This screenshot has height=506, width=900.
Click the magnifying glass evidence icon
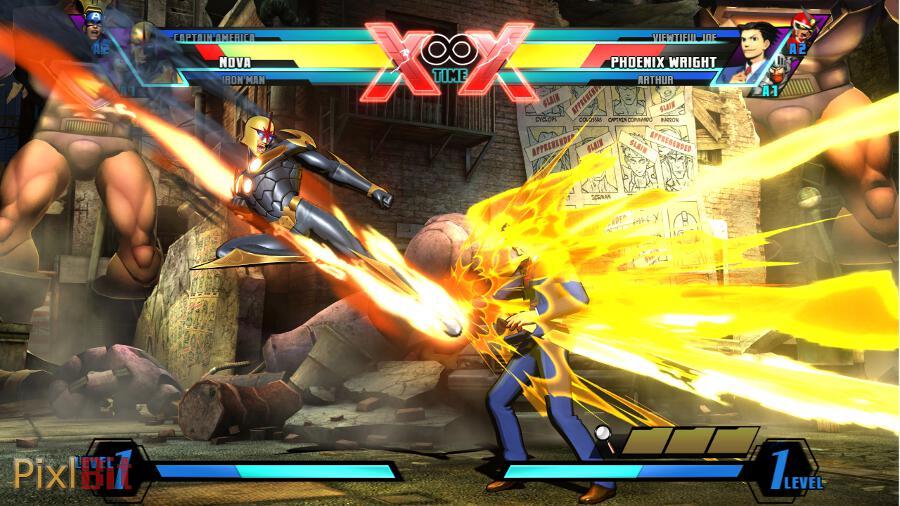pyautogui.click(x=604, y=434)
